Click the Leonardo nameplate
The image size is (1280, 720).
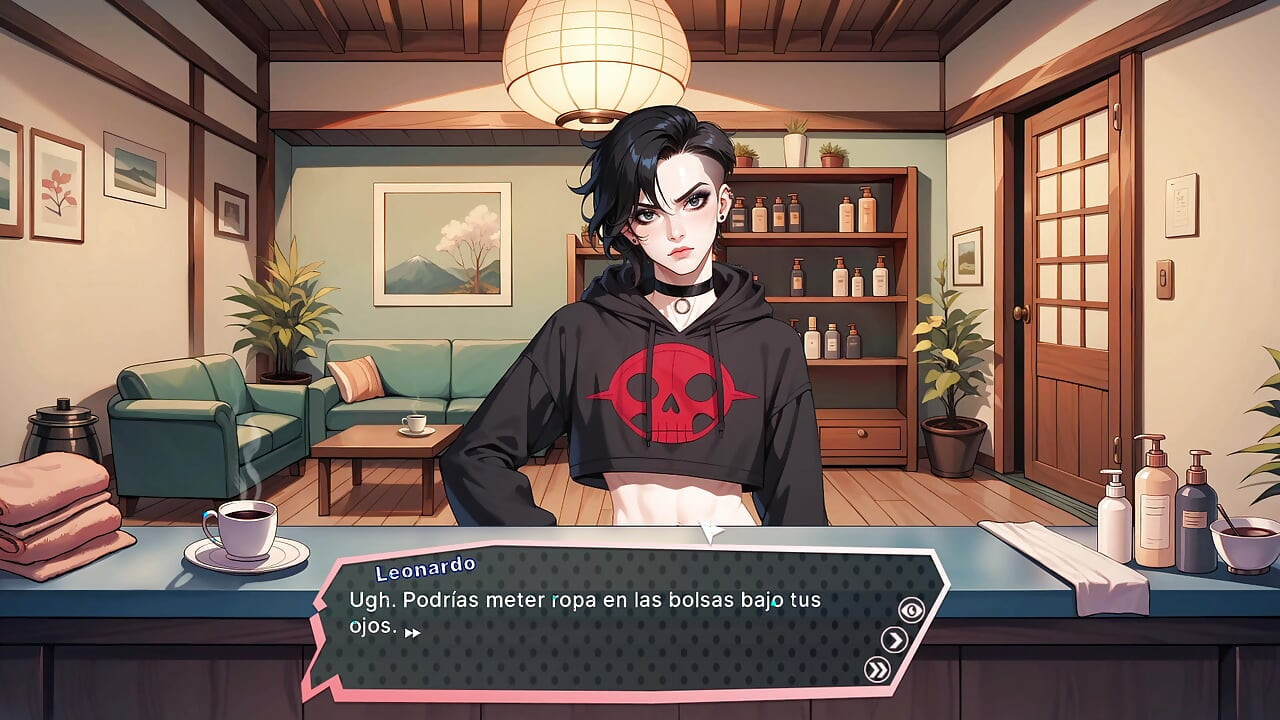[424, 569]
